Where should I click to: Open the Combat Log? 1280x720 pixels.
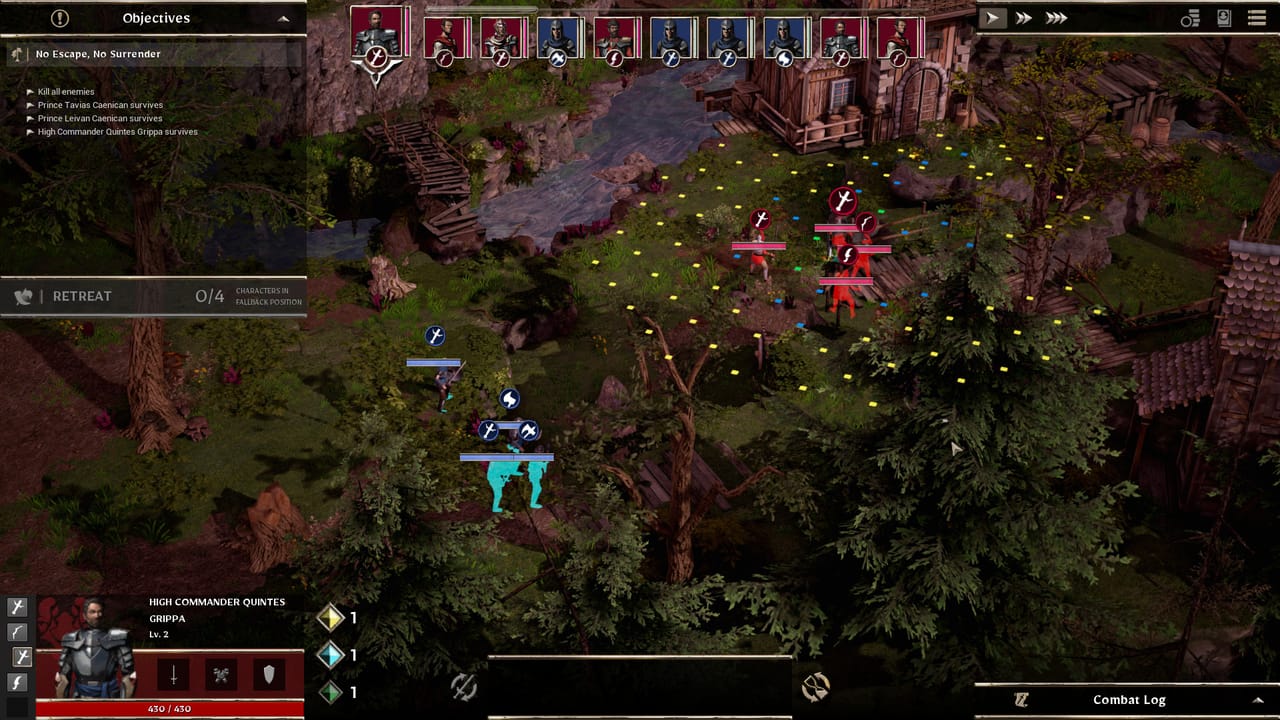pyautogui.click(x=1128, y=699)
